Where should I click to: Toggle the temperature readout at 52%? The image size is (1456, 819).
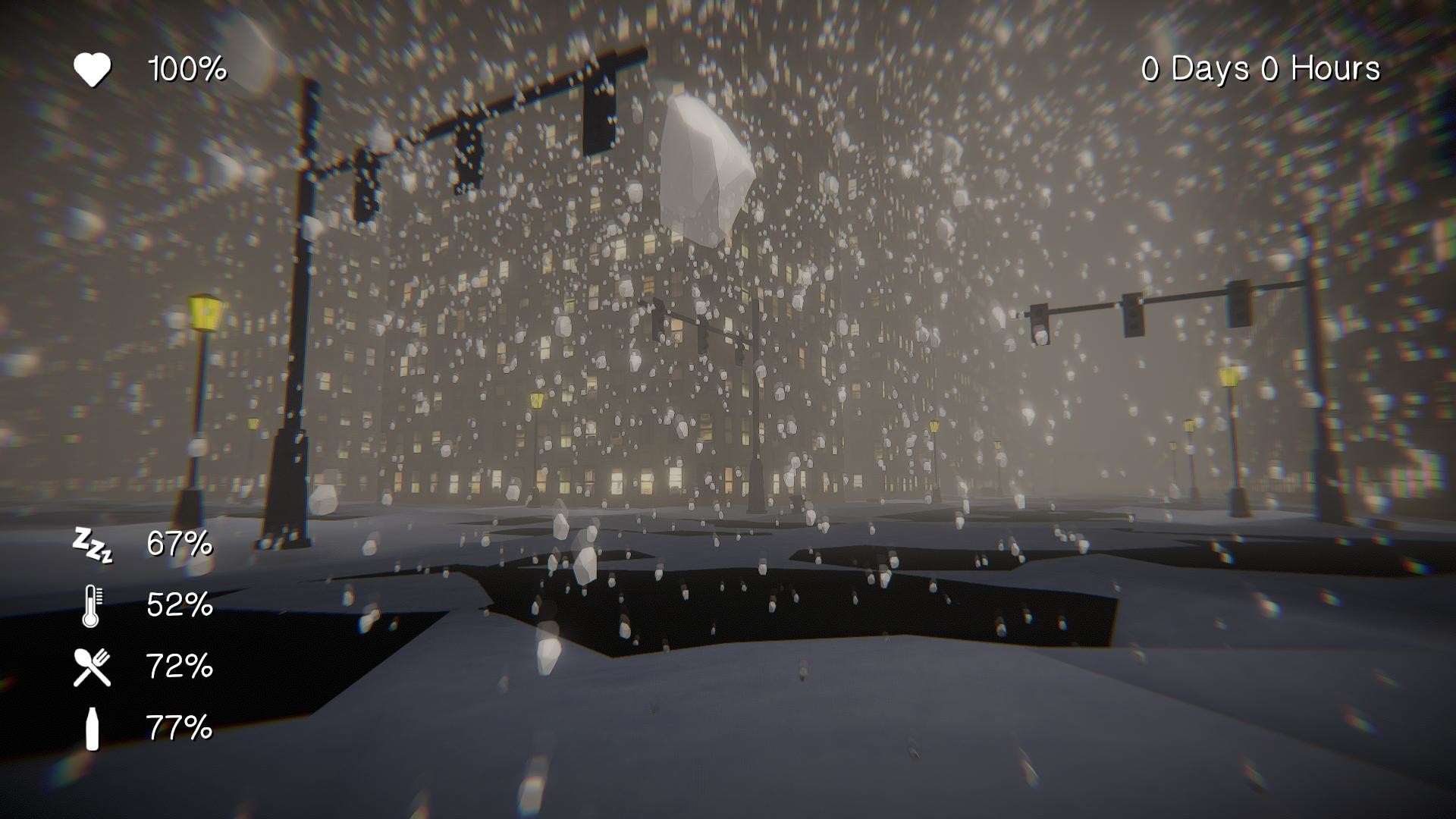pos(178,605)
